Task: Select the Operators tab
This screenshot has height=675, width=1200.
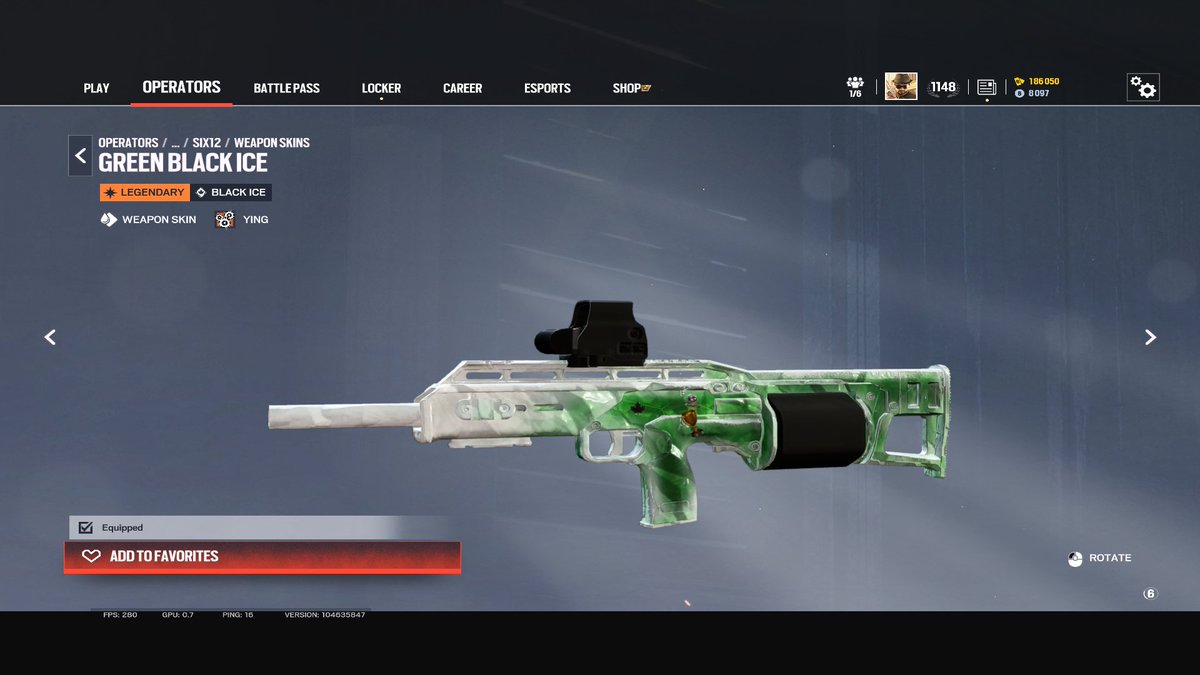Action: point(181,87)
